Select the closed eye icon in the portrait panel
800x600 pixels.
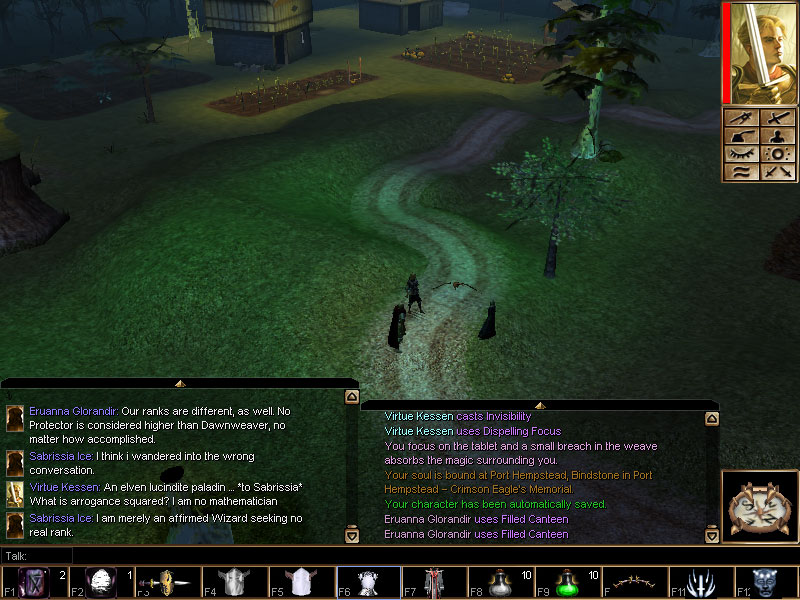click(740, 154)
